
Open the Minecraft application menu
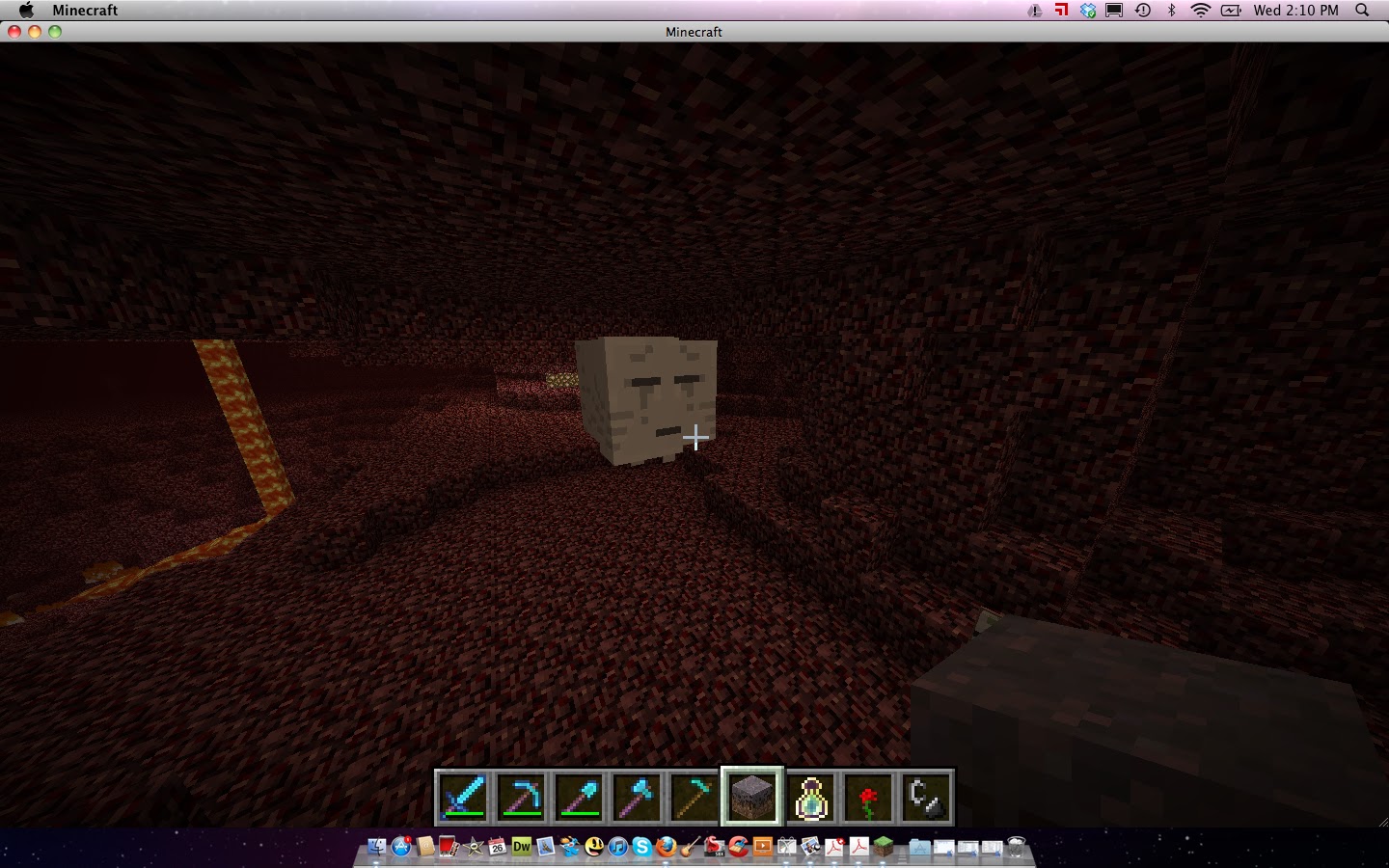click(x=87, y=10)
